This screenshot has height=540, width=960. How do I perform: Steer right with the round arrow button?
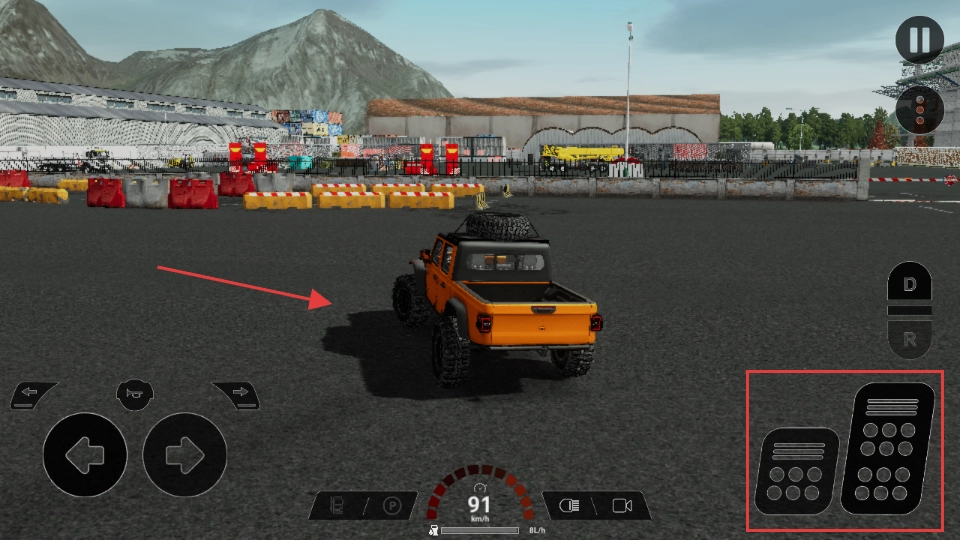click(185, 455)
